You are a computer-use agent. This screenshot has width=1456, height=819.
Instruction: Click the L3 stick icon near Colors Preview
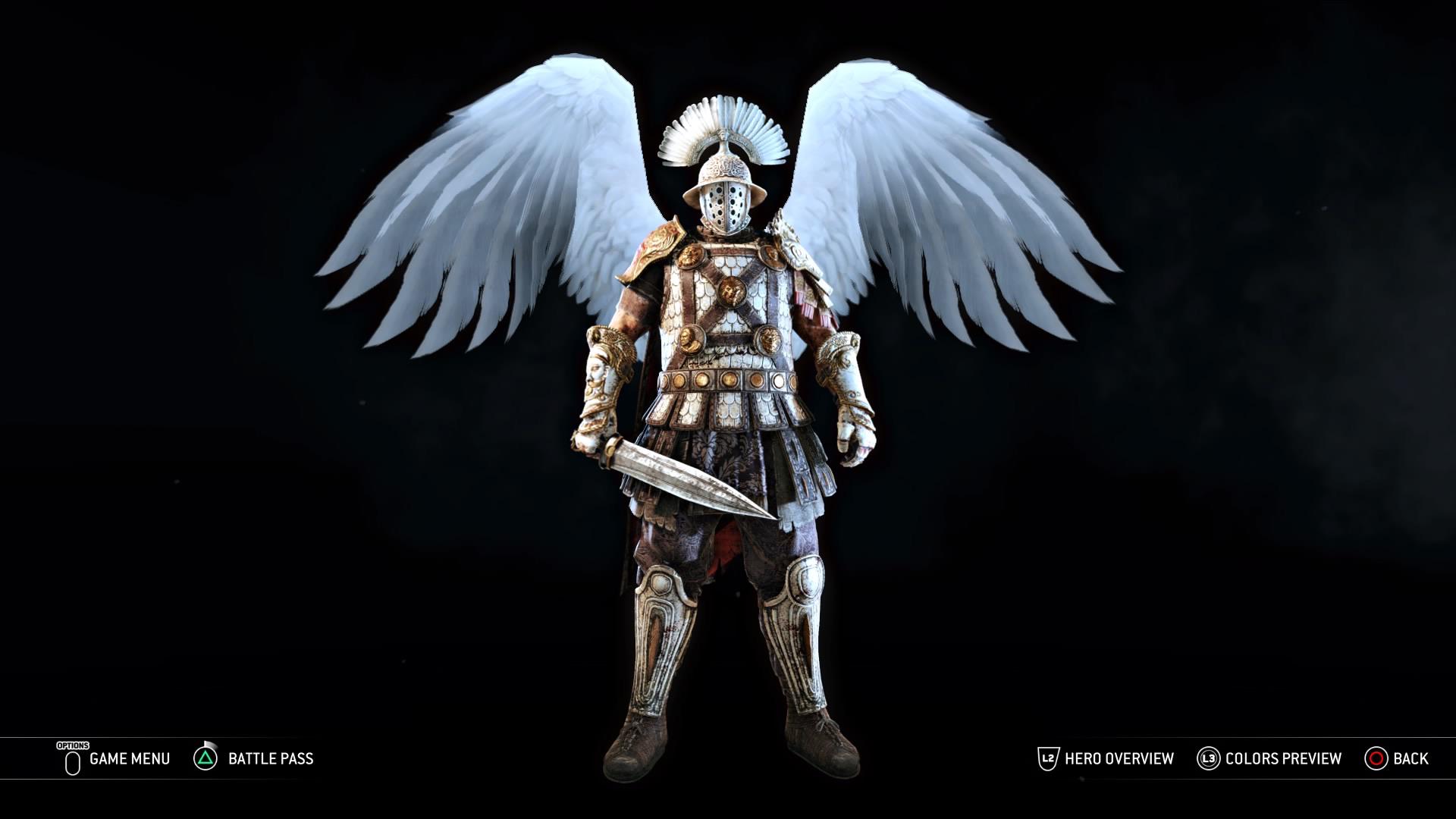coord(1209,758)
